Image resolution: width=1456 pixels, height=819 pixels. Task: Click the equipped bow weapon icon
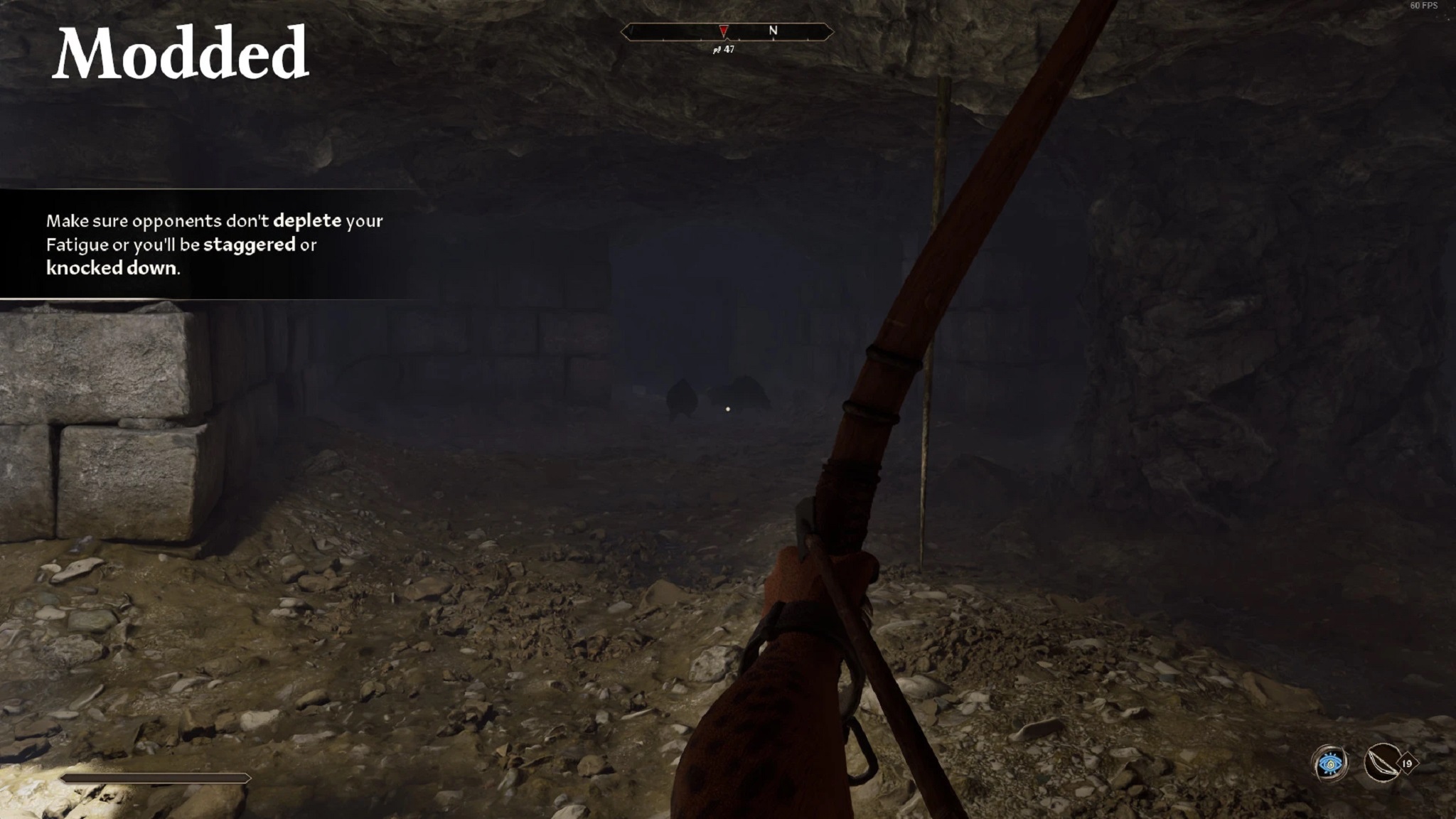click(1382, 764)
